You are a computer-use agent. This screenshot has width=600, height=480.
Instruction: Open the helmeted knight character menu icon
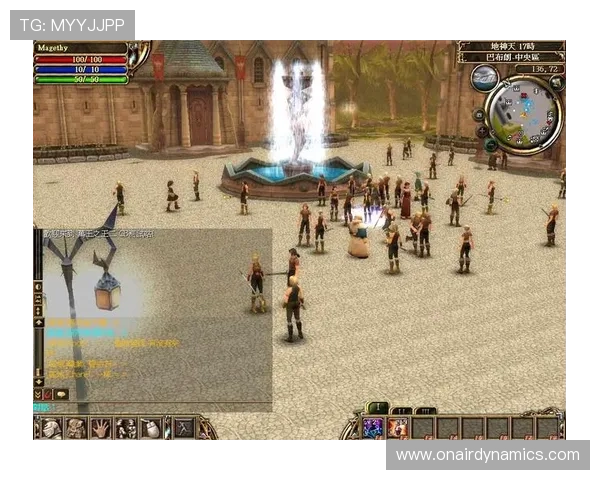[x=52, y=428]
